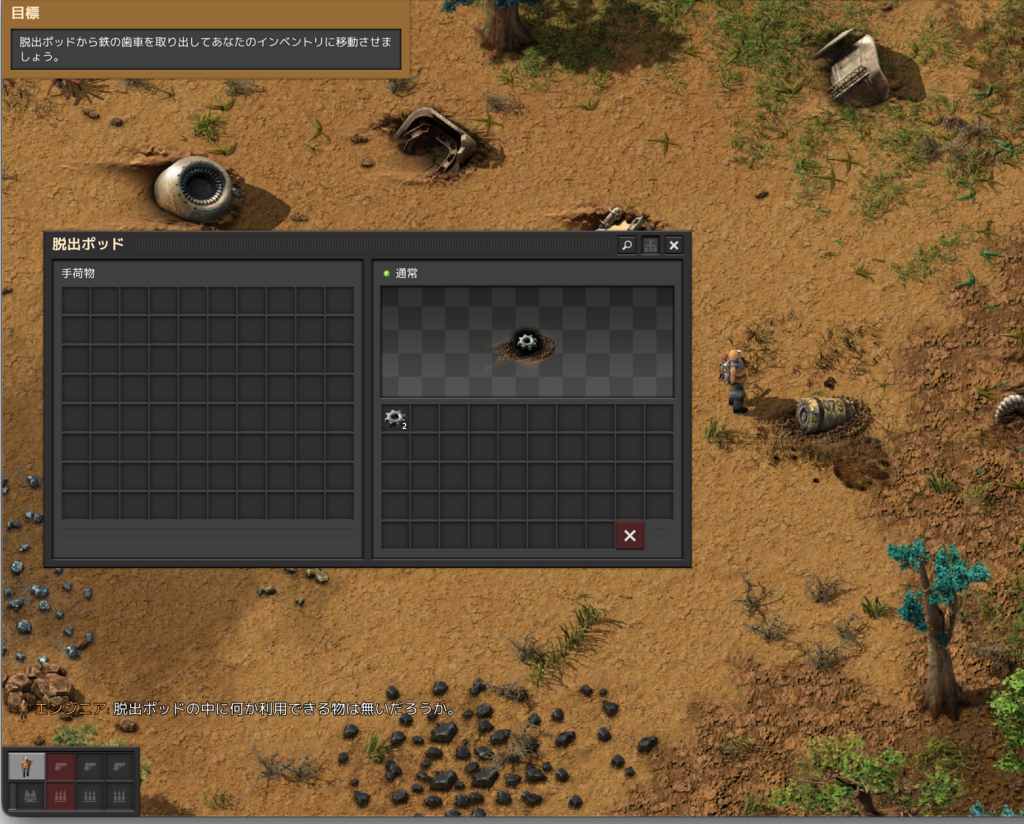Image resolution: width=1024 pixels, height=824 pixels.
Task: Toggle the tree-diagram button in pod title bar
Action: tap(650, 245)
